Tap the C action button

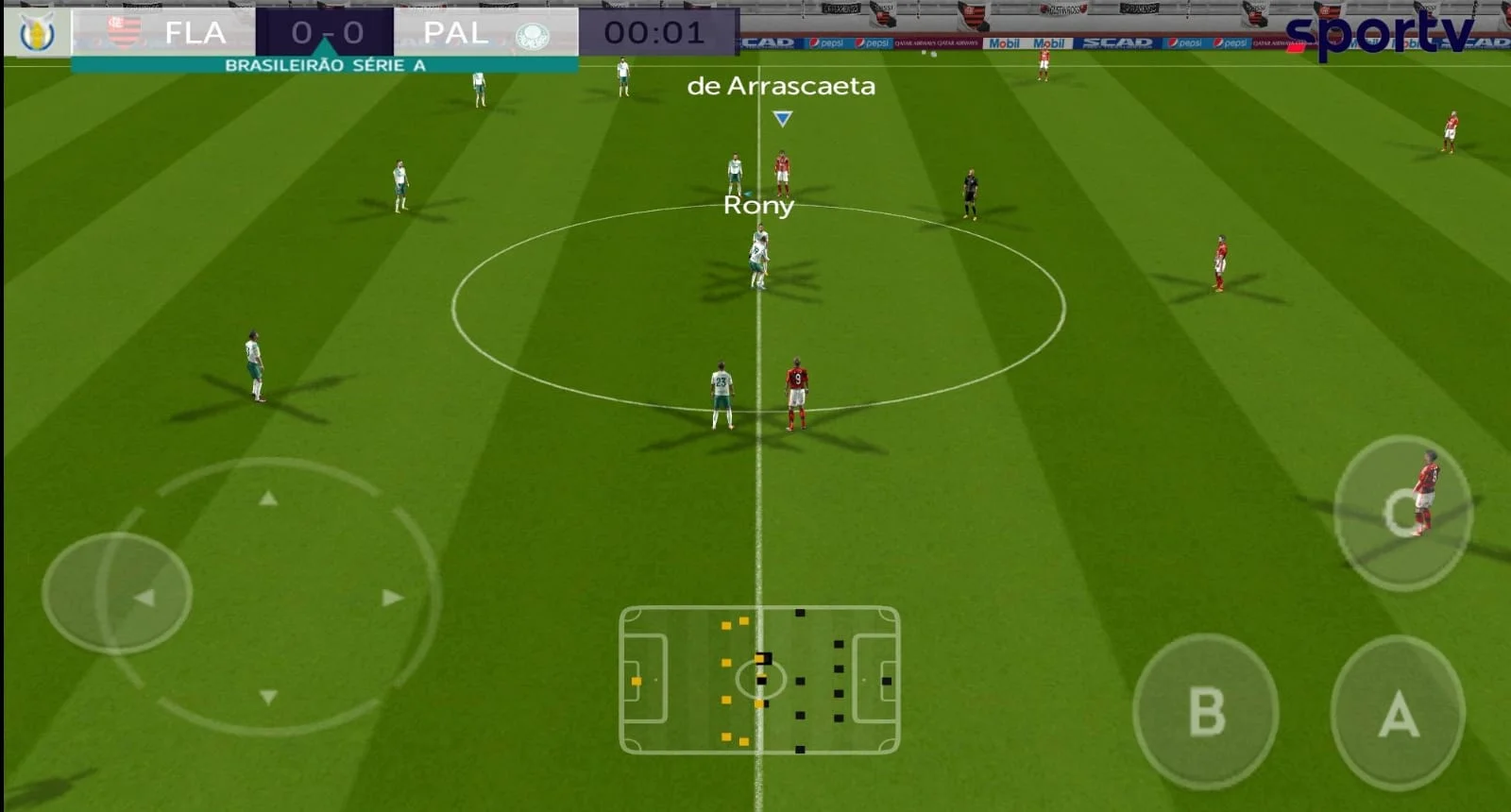1401,513
